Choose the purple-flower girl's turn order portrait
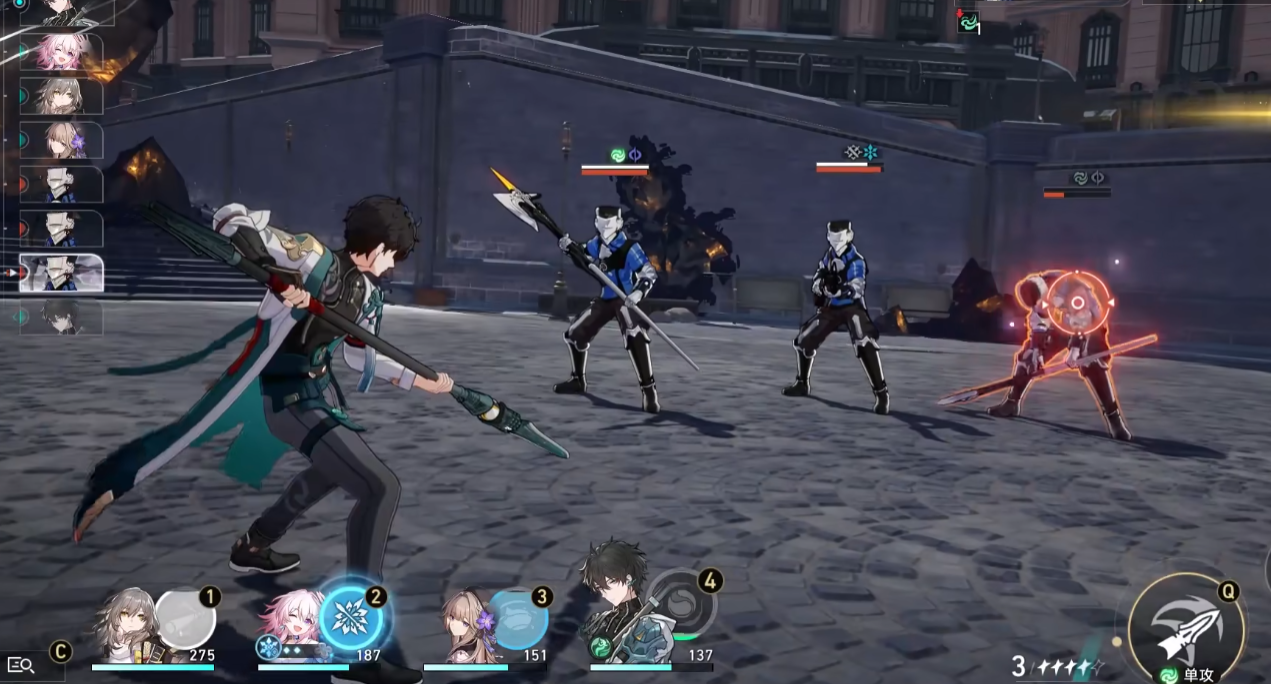Viewport: 1271px width, 684px height. tap(62, 141)
